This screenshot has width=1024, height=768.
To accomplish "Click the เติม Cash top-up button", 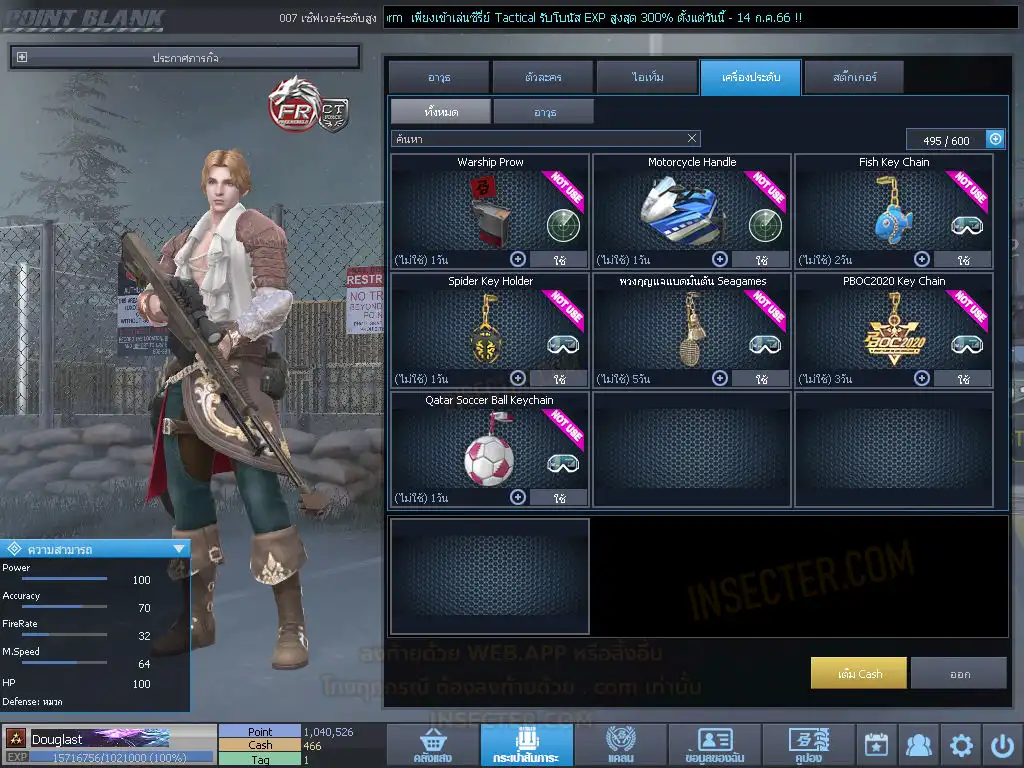I will (x=859, y=673).
